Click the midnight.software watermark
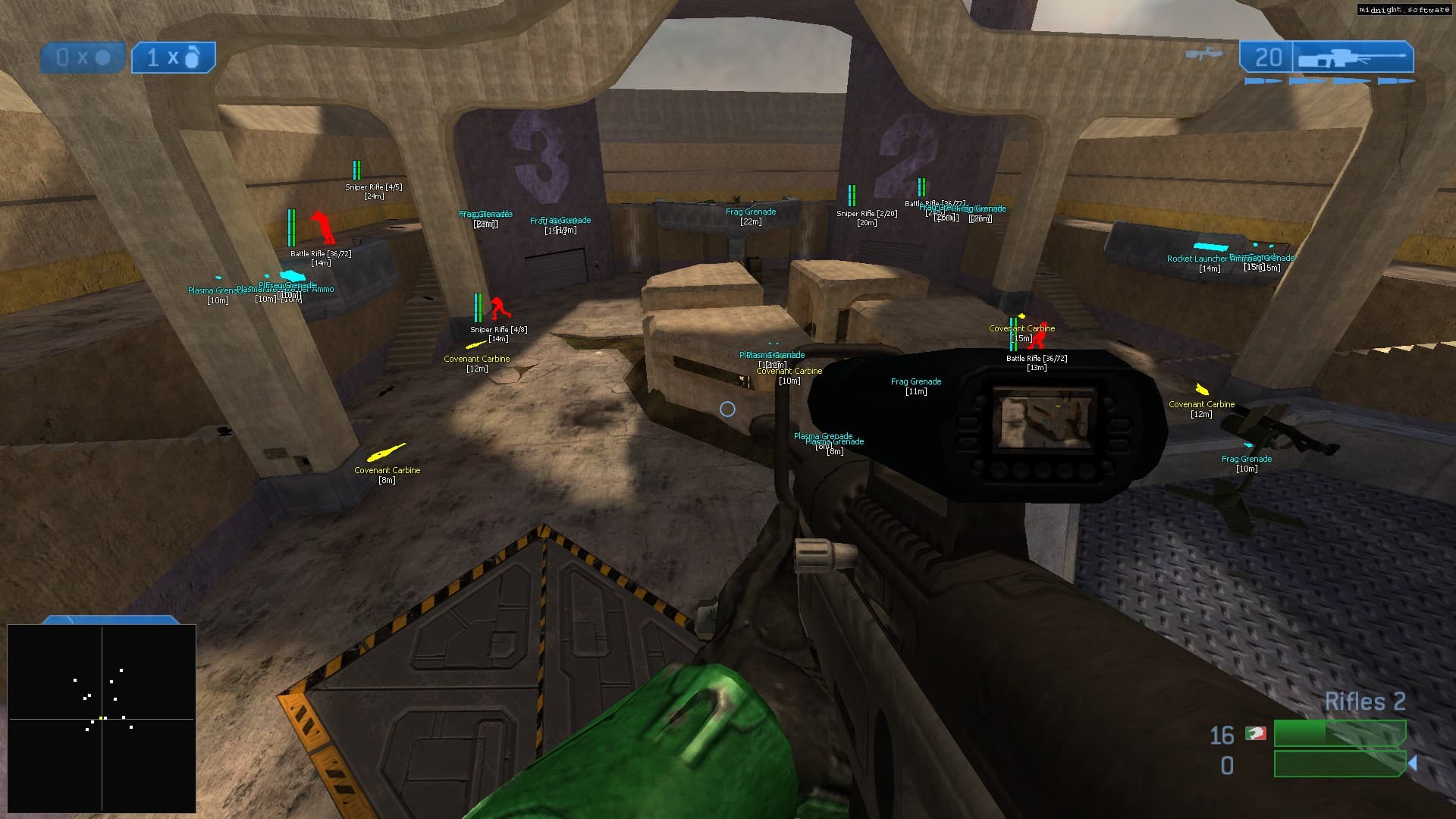The width and height of the screenshot is (1456, 819). coord(1404,10)
